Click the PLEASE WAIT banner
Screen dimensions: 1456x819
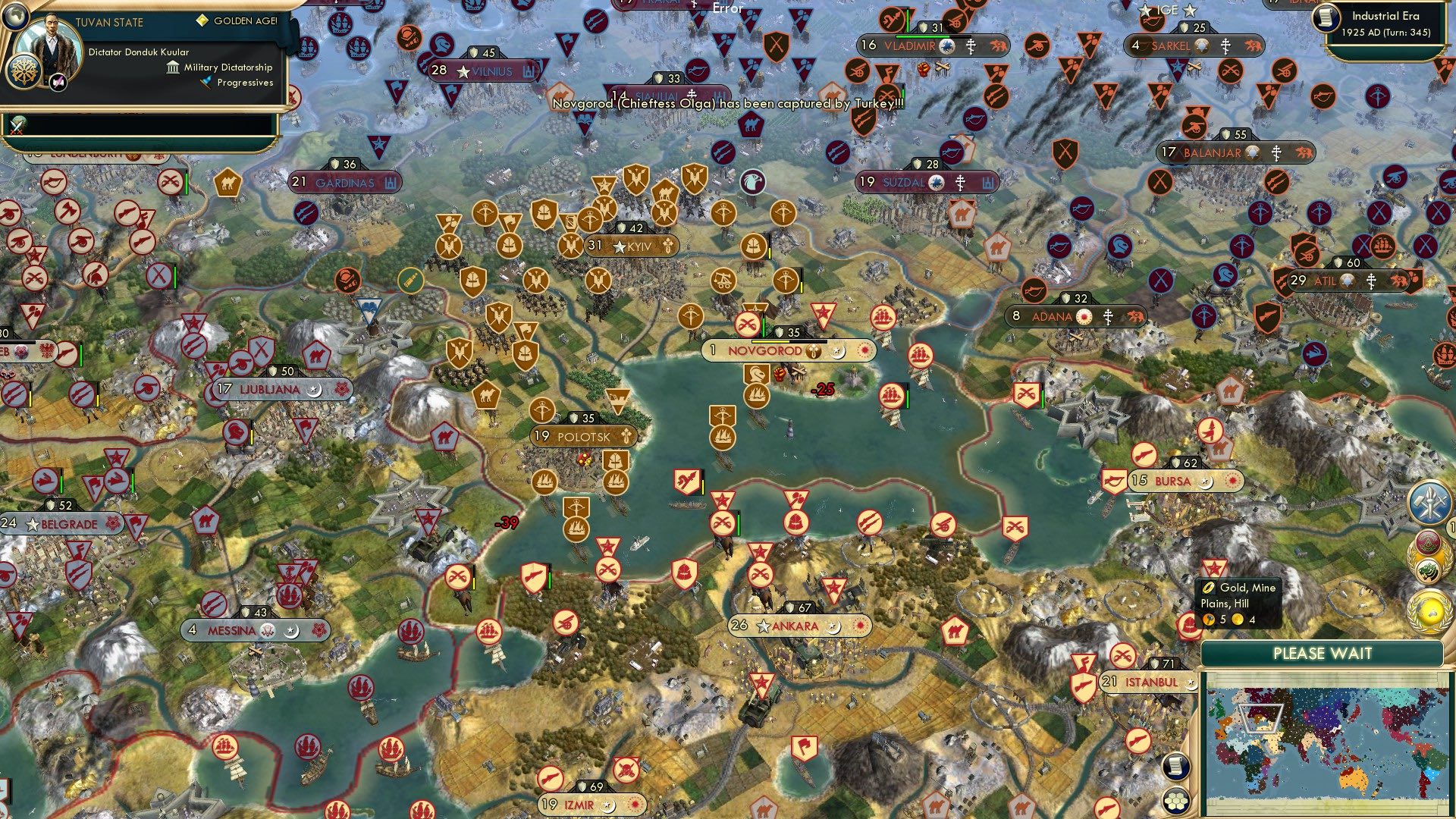point(1323,653)
